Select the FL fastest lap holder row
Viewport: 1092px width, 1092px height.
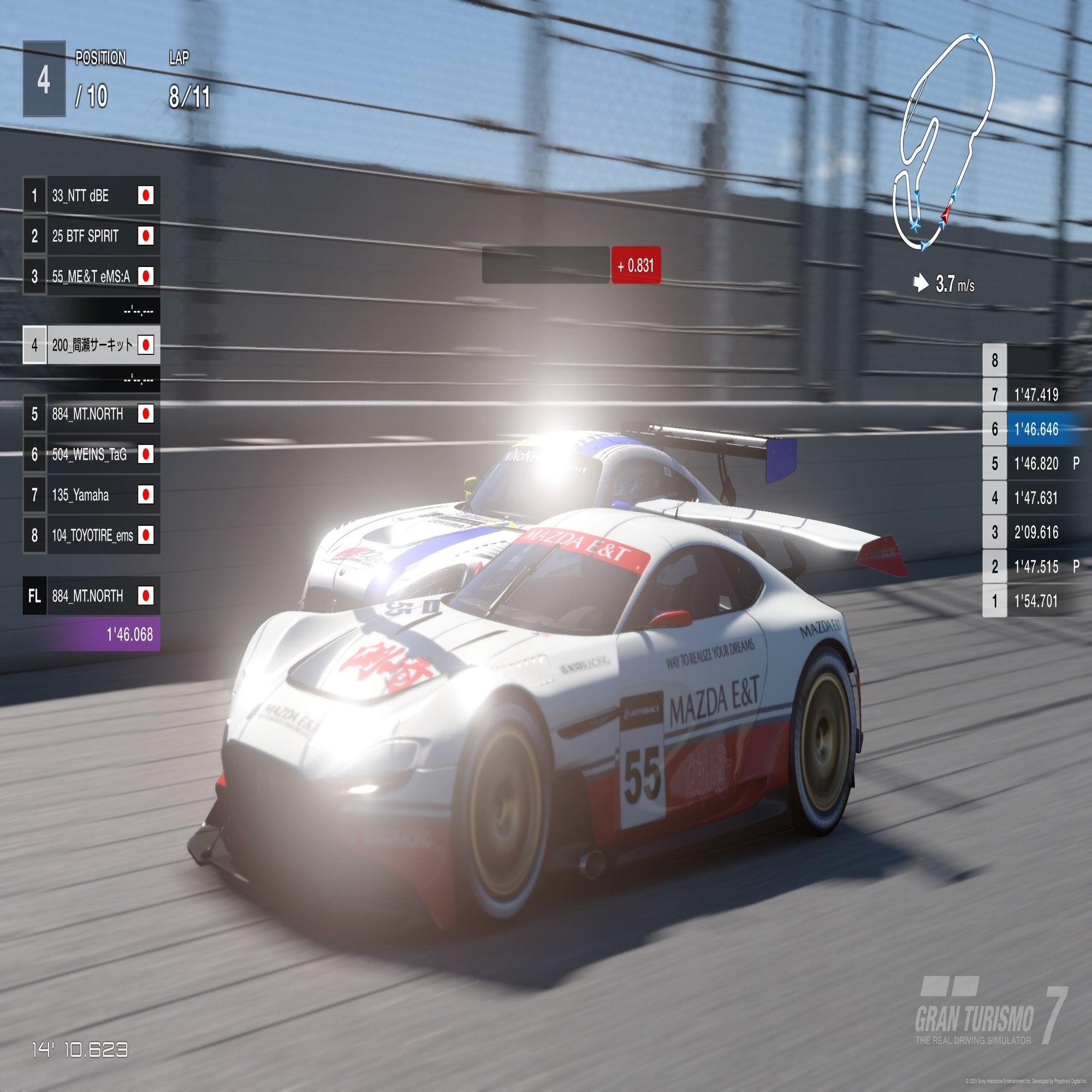(92, 596)
